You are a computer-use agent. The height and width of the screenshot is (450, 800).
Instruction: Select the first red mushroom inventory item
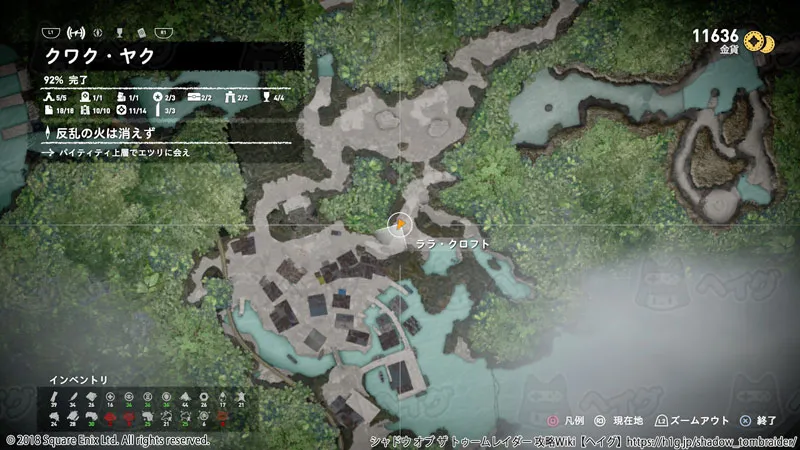tap(110, 416)
